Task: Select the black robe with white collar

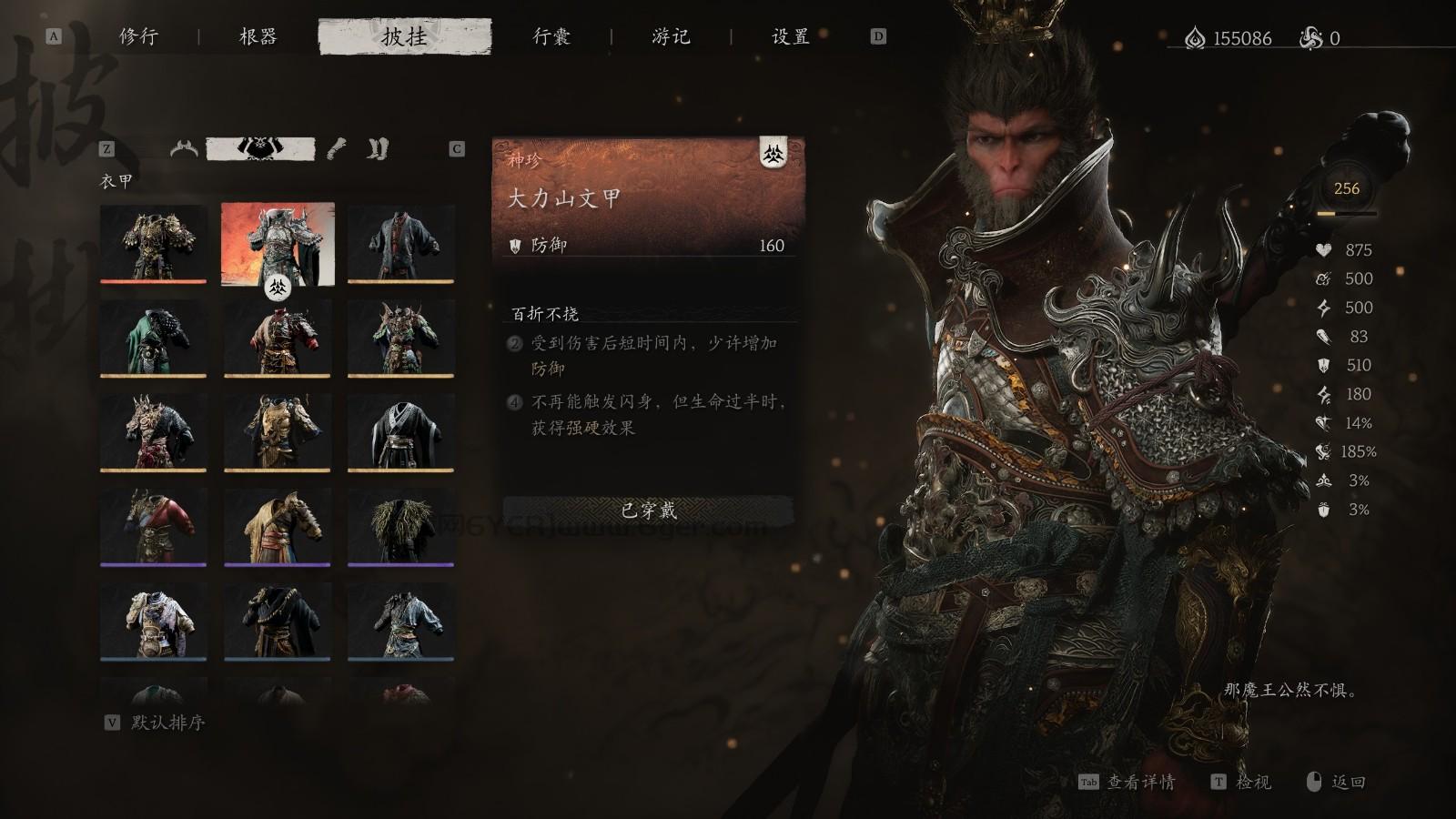Action: pos(400,432)
